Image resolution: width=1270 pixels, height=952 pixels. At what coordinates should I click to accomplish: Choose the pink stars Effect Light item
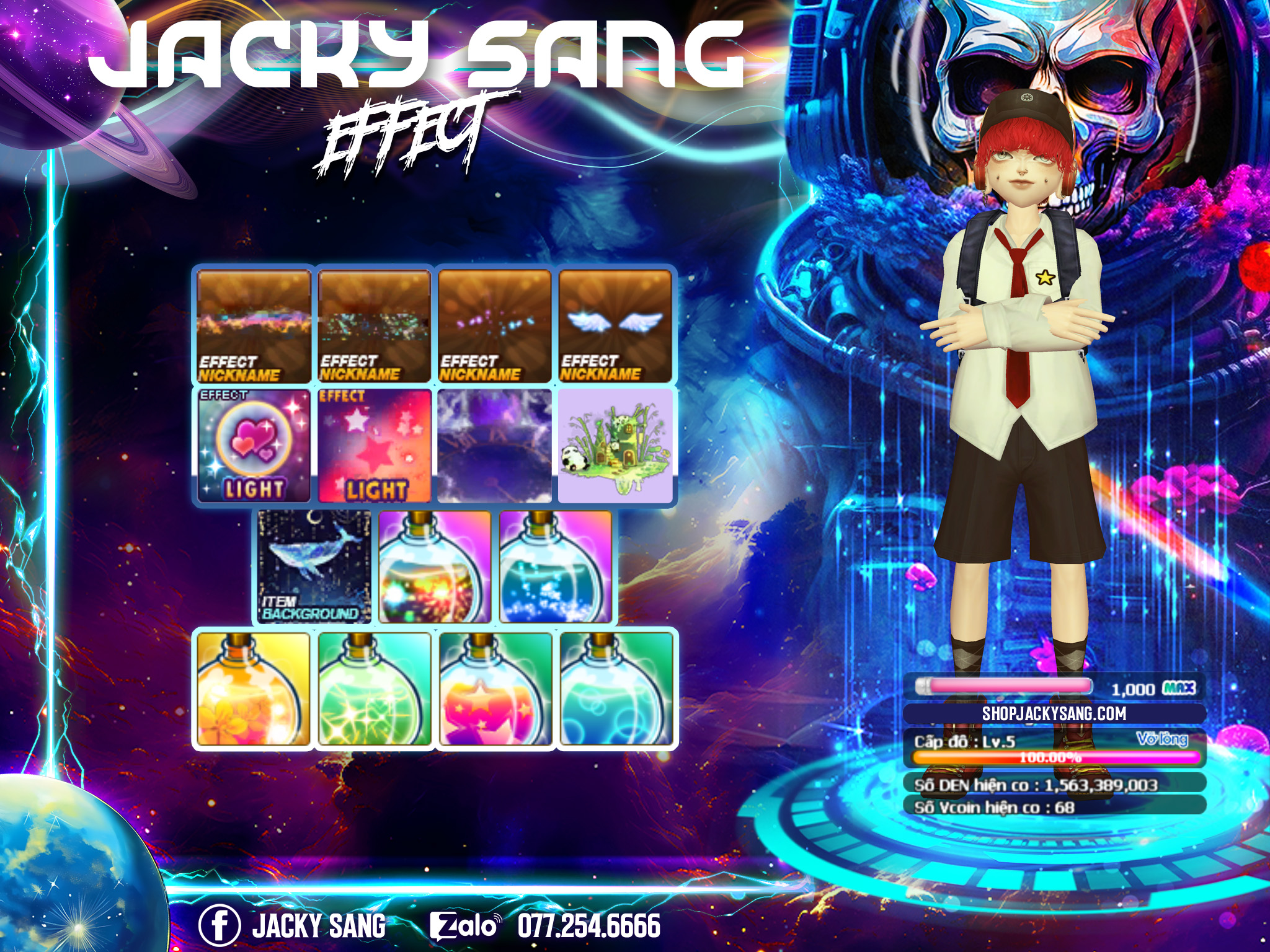tap(375, 446)
